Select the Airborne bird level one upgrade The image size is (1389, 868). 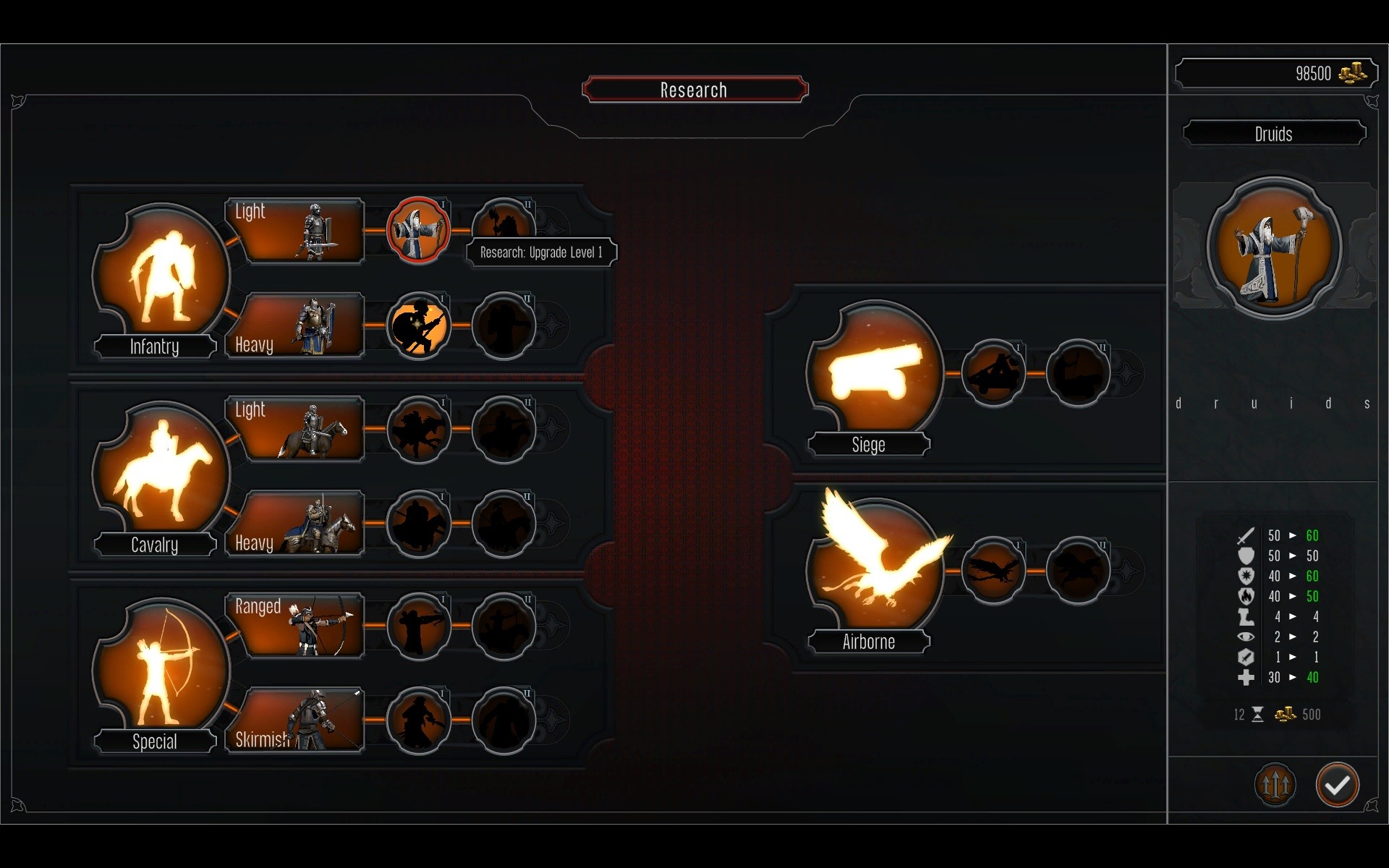point(993,570)
